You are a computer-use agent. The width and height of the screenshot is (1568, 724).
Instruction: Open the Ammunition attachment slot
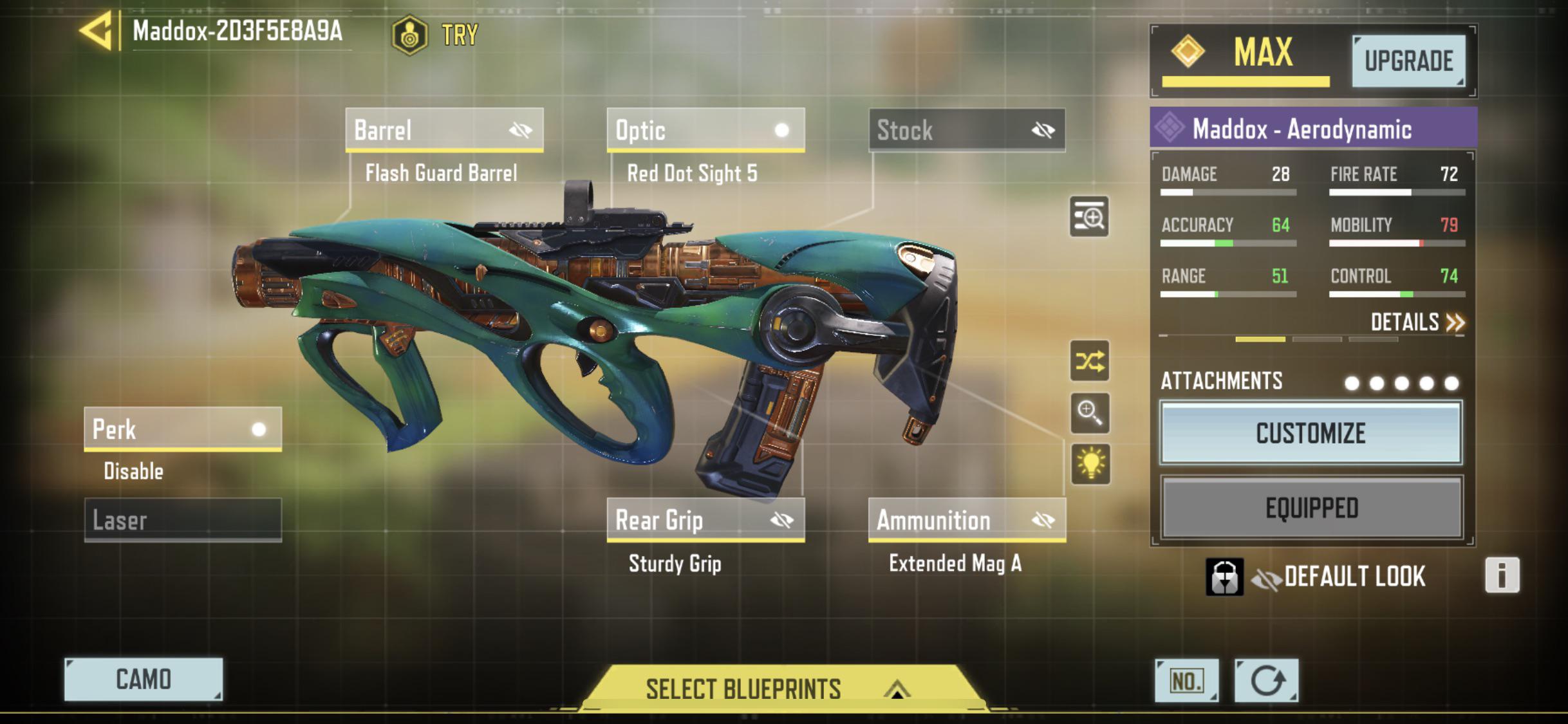967,519
